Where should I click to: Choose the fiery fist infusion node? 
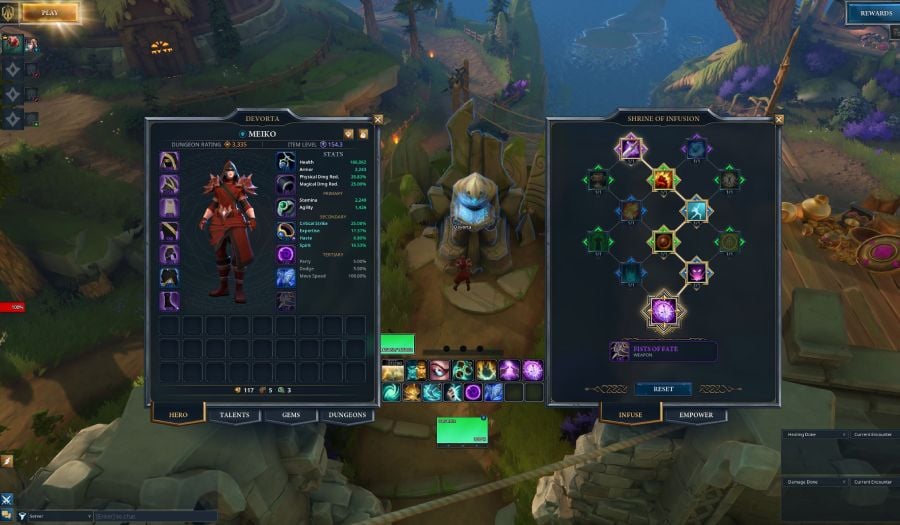pos(662,180)
